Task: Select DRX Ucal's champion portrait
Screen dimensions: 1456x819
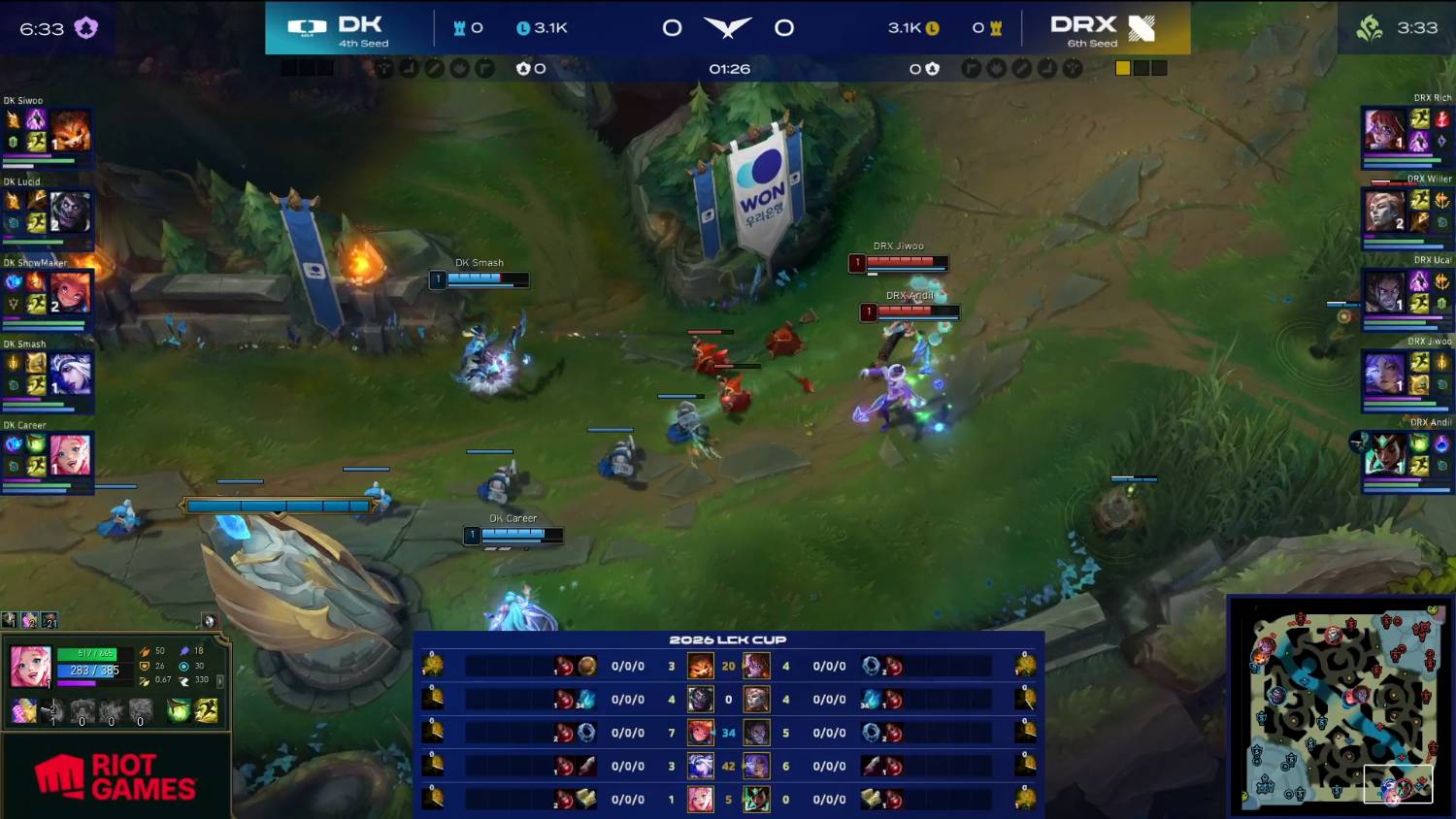Action: pyautogui.click(x=1384, y=290)
